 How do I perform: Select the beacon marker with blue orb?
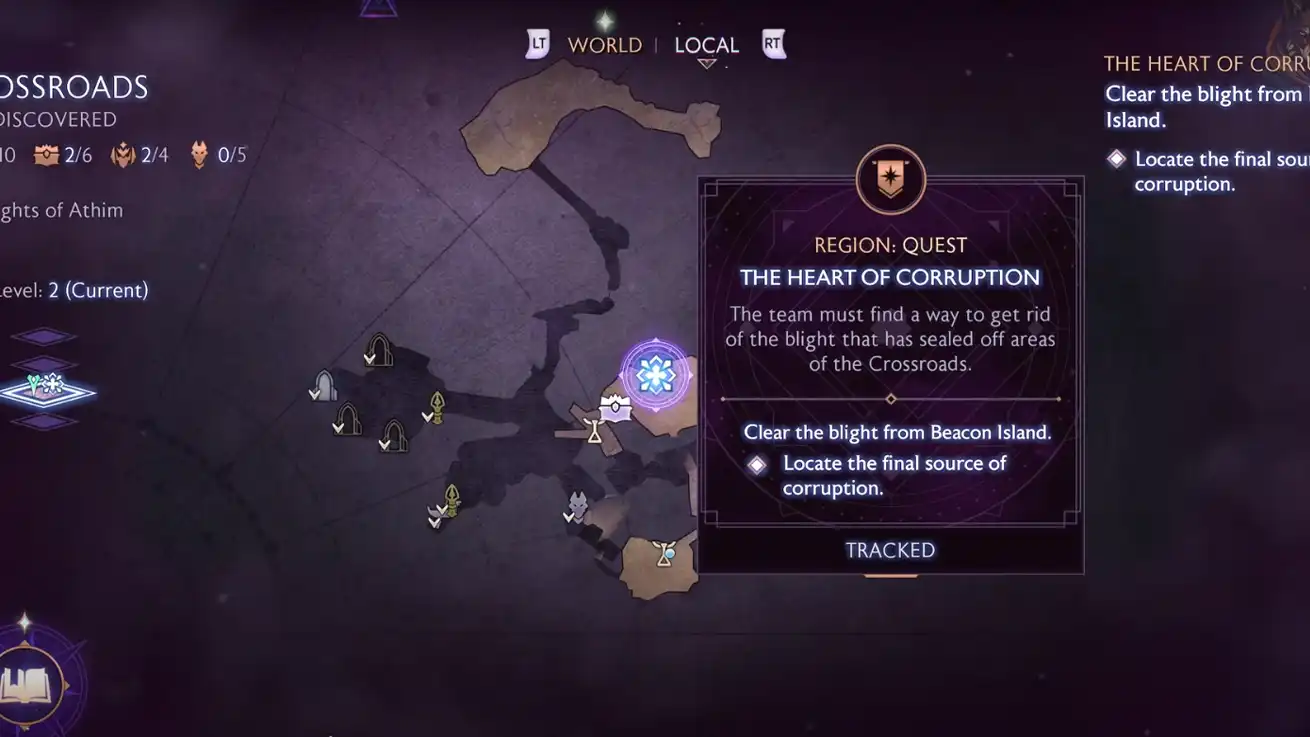[665, 553]
